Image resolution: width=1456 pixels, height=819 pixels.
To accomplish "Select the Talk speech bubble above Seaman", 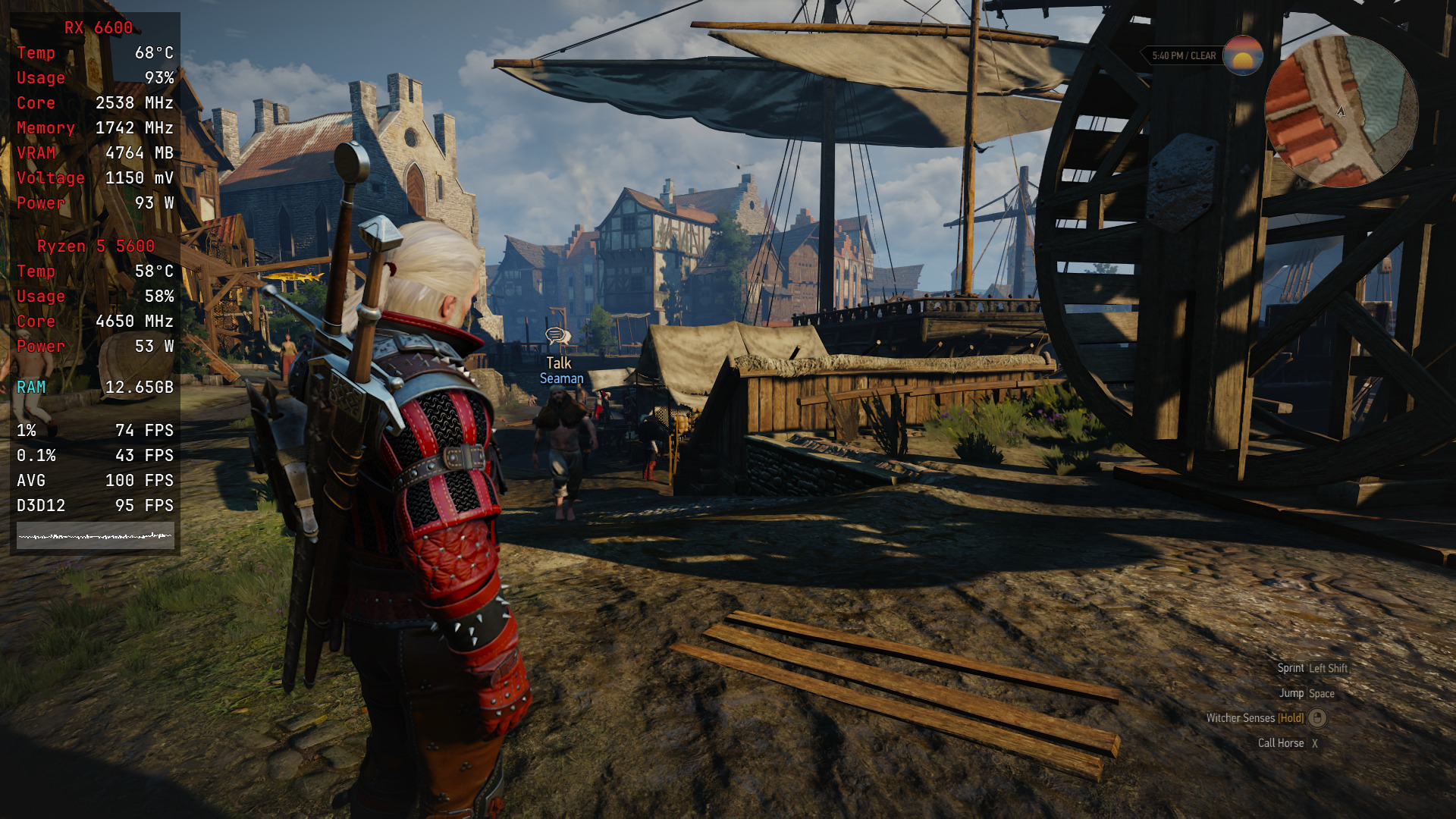I will click(x=558, y=336).
